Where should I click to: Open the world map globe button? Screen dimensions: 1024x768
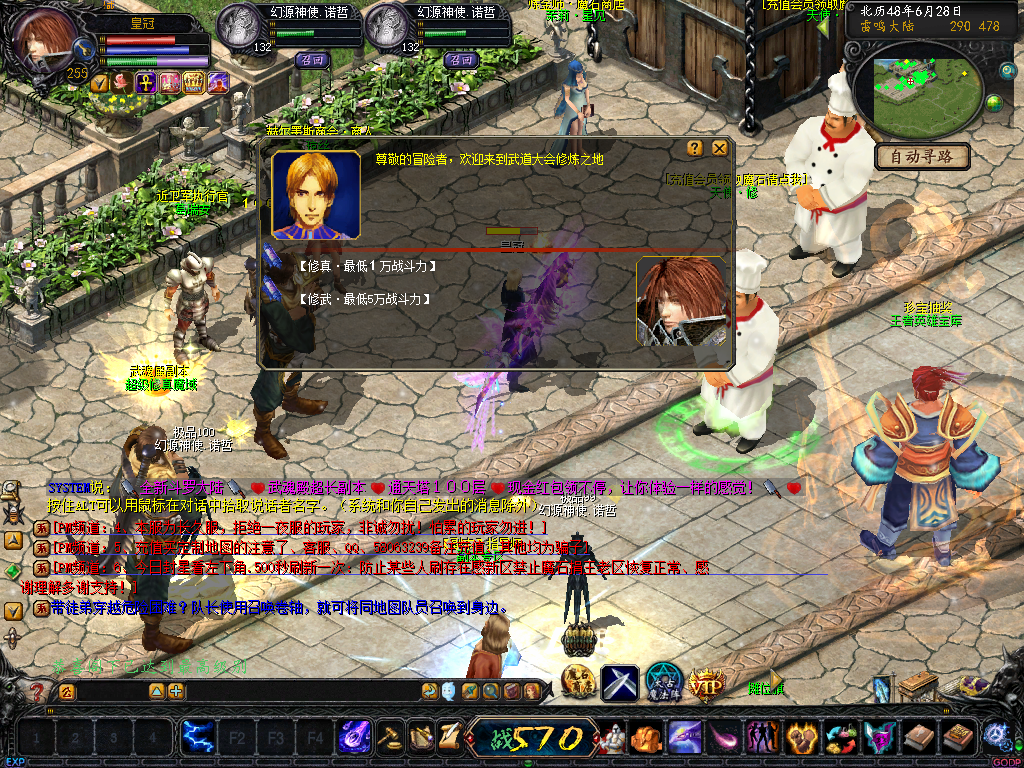coord(994,102)
